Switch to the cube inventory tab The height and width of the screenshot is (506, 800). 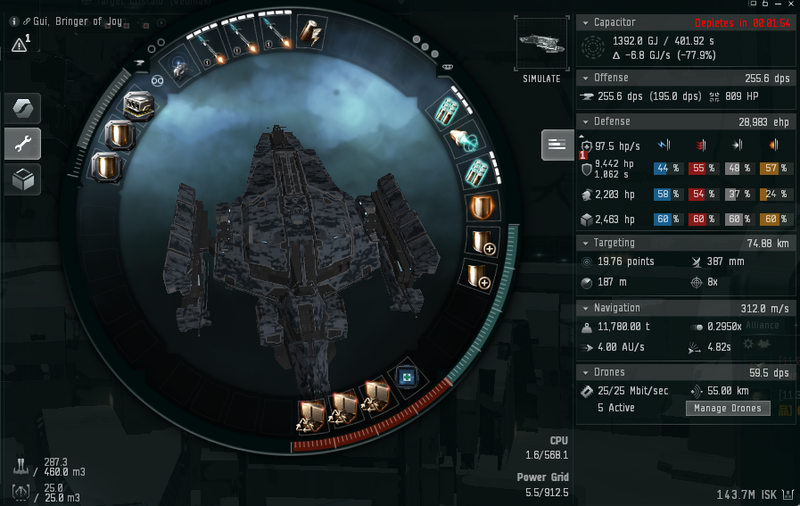tap(22, 179)
